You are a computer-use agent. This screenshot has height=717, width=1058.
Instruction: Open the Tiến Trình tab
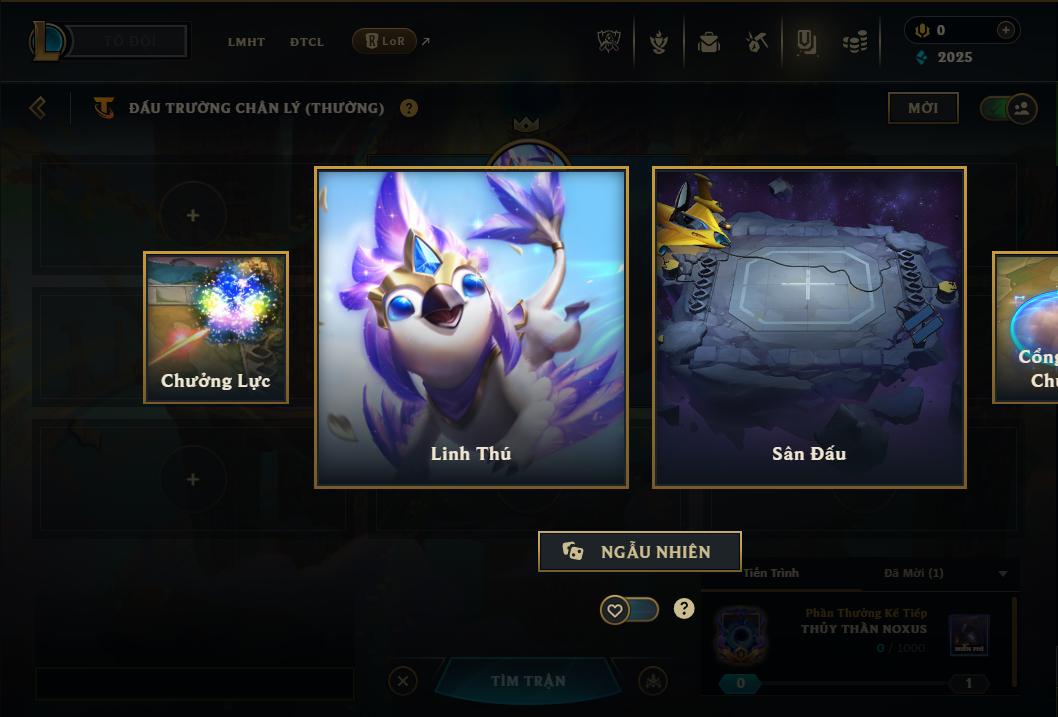click(771, 573)
